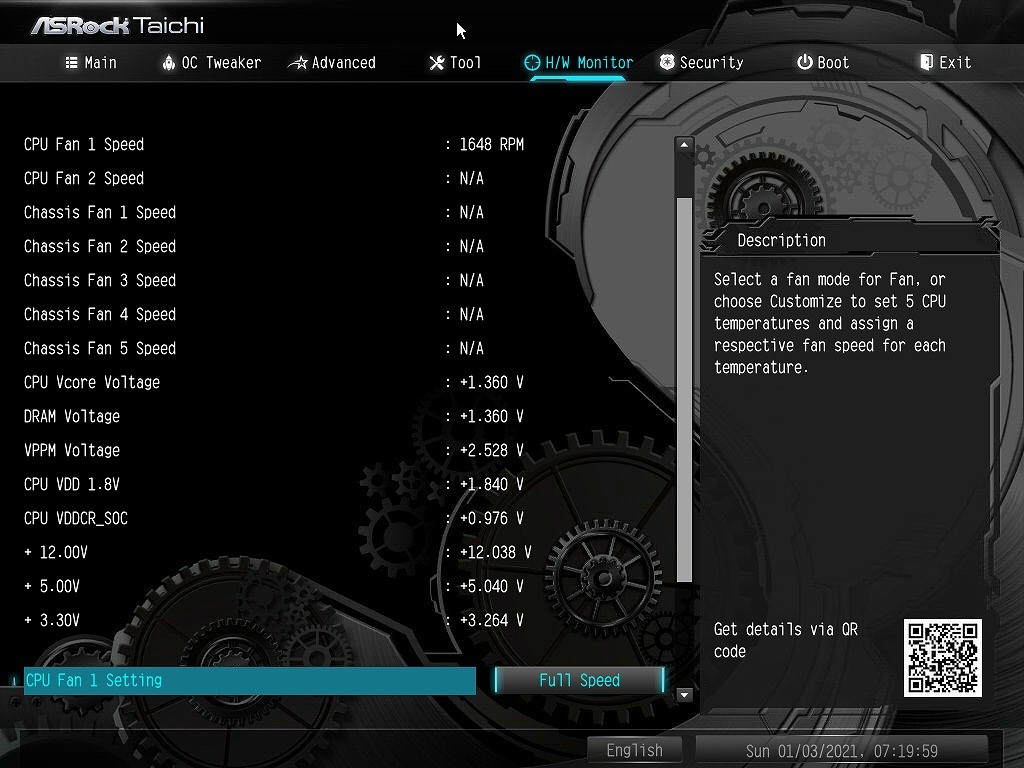Select the Tool tab
Image resolution: width=1024 pixels, height=768 pixels.
[x=455, y=62]
